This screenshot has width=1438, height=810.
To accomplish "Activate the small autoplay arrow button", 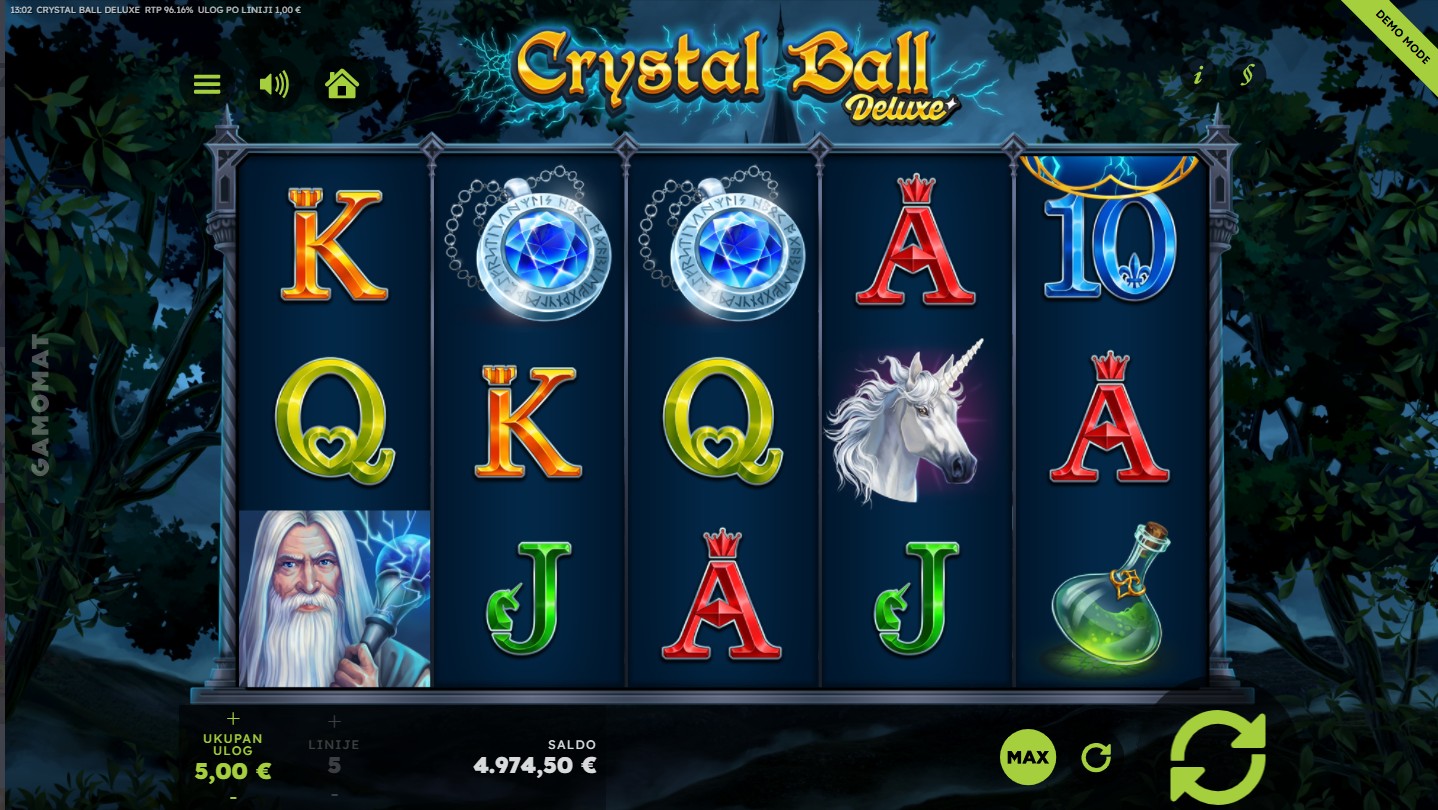I will click(1096, 757).
